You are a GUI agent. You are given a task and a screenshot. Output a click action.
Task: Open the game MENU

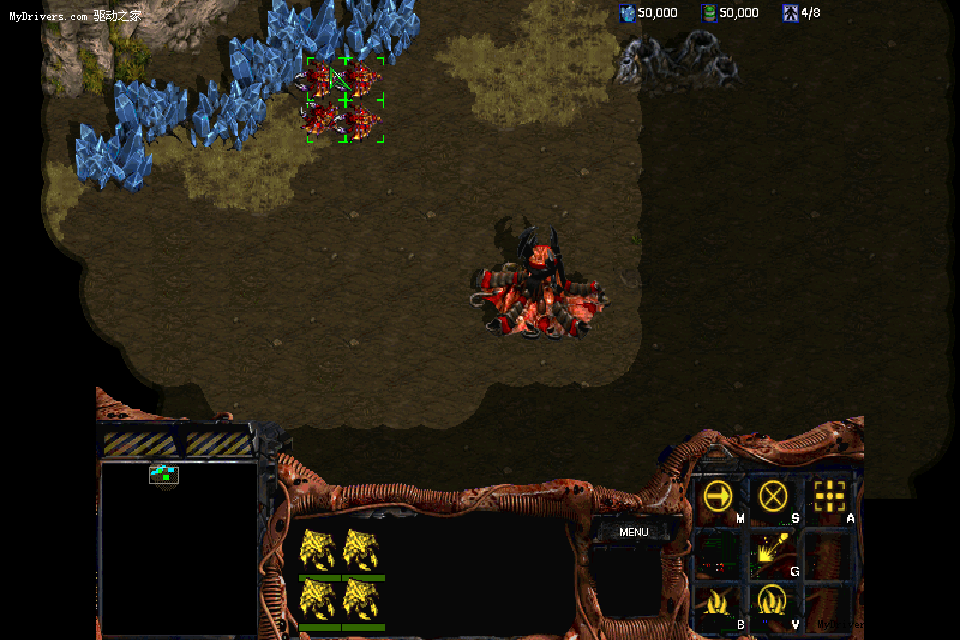coord(633,532)
